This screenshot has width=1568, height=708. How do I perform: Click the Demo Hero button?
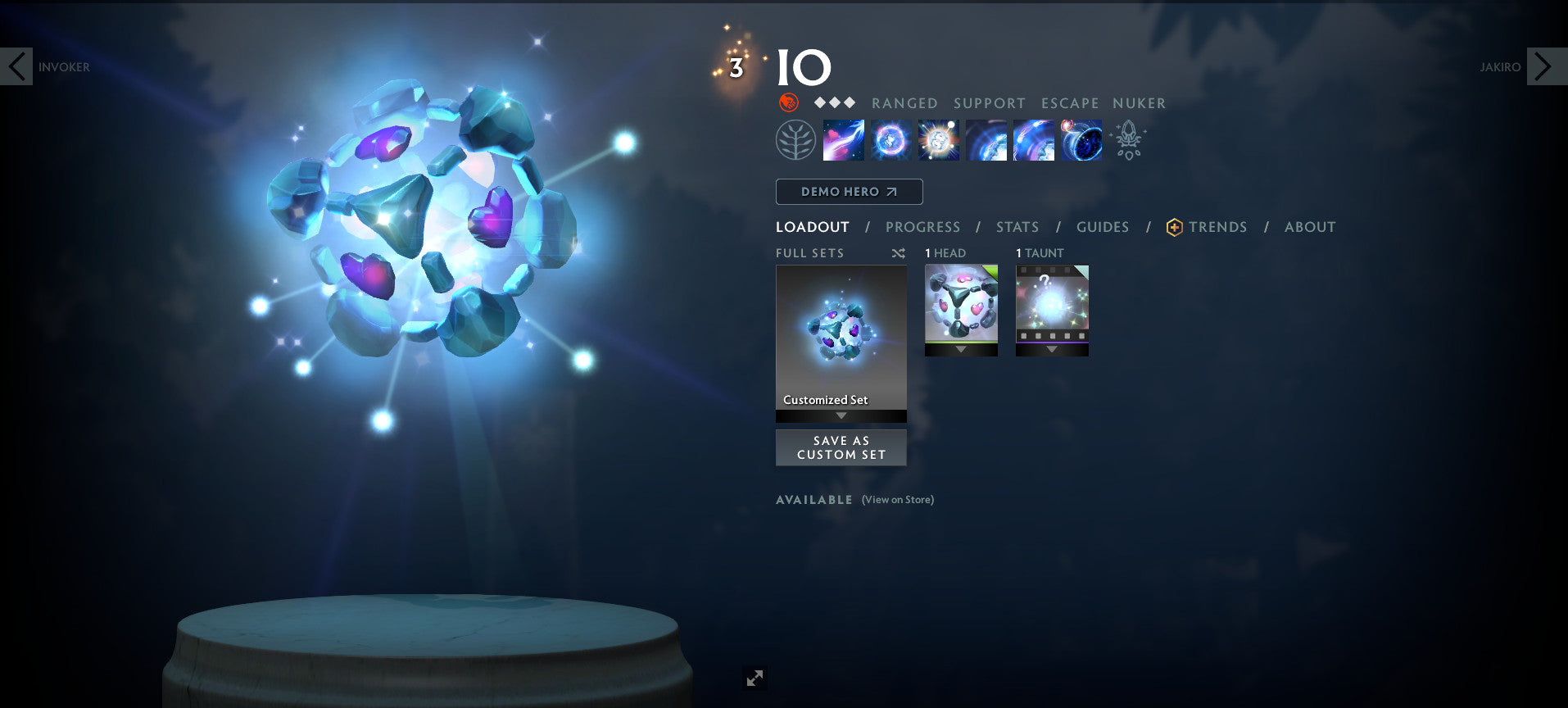pos(849,191)
